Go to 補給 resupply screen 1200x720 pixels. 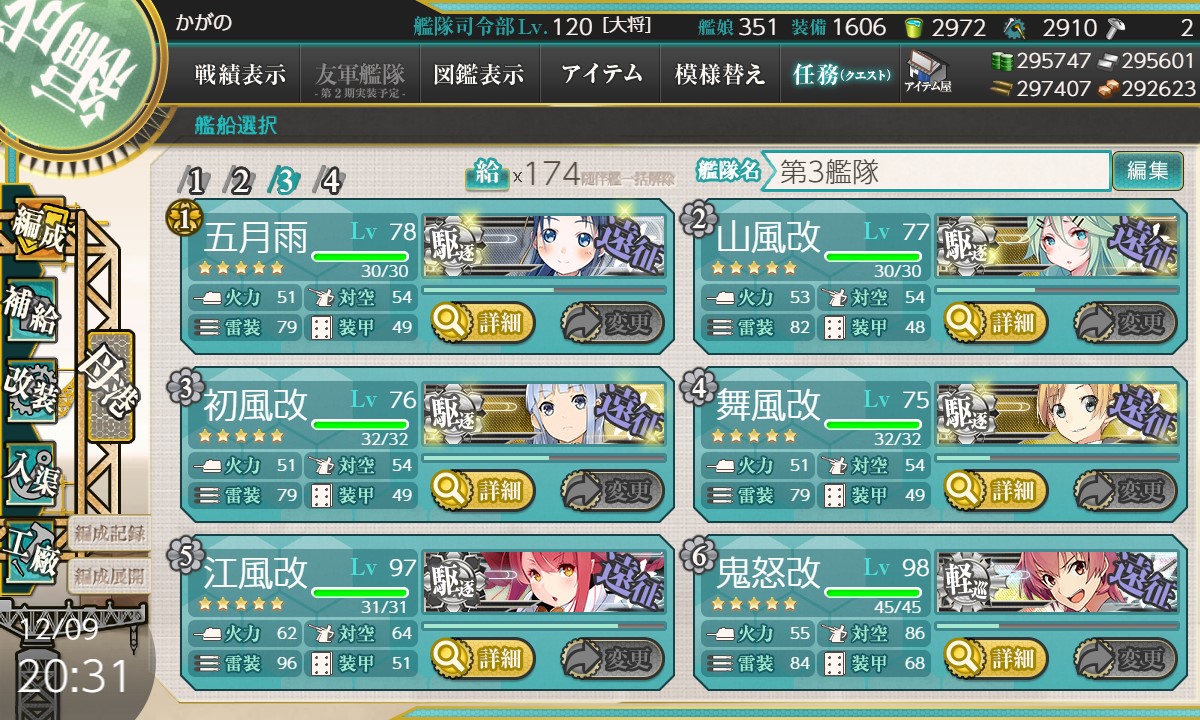pos(31,311)
